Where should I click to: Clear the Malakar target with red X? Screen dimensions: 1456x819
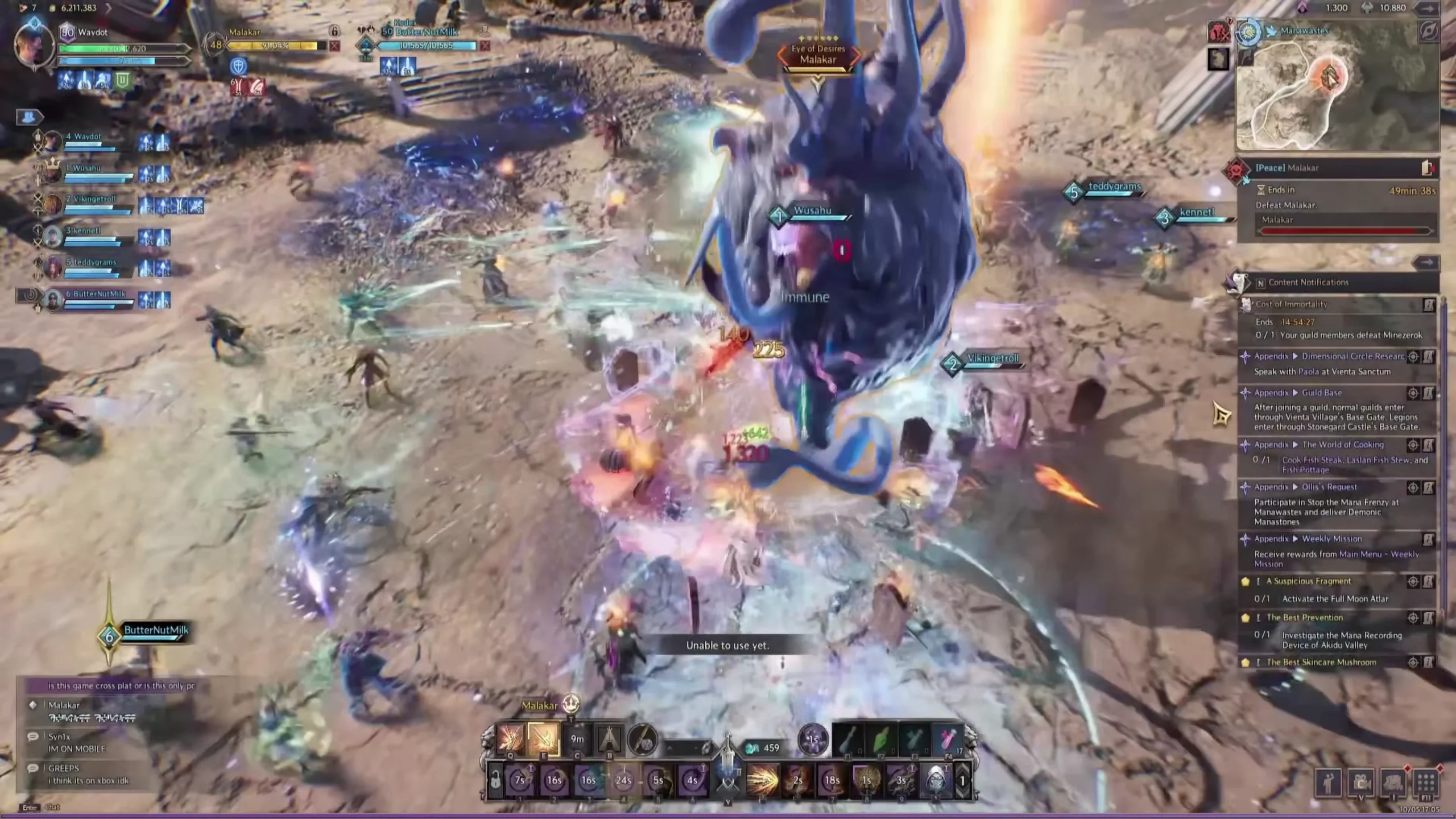tap(334, 45)
